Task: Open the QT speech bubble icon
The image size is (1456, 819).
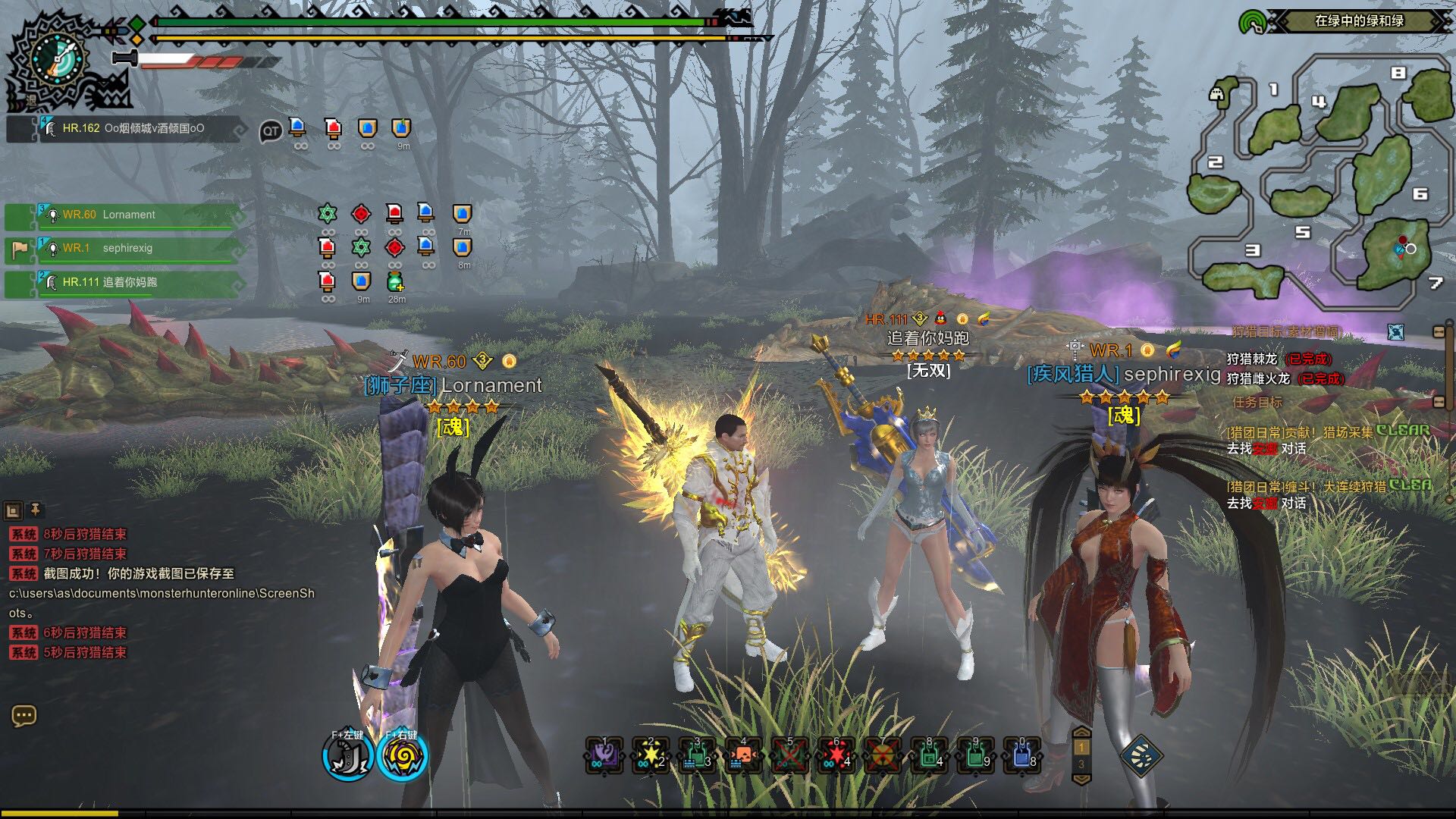Action: [x=270, y=132]
